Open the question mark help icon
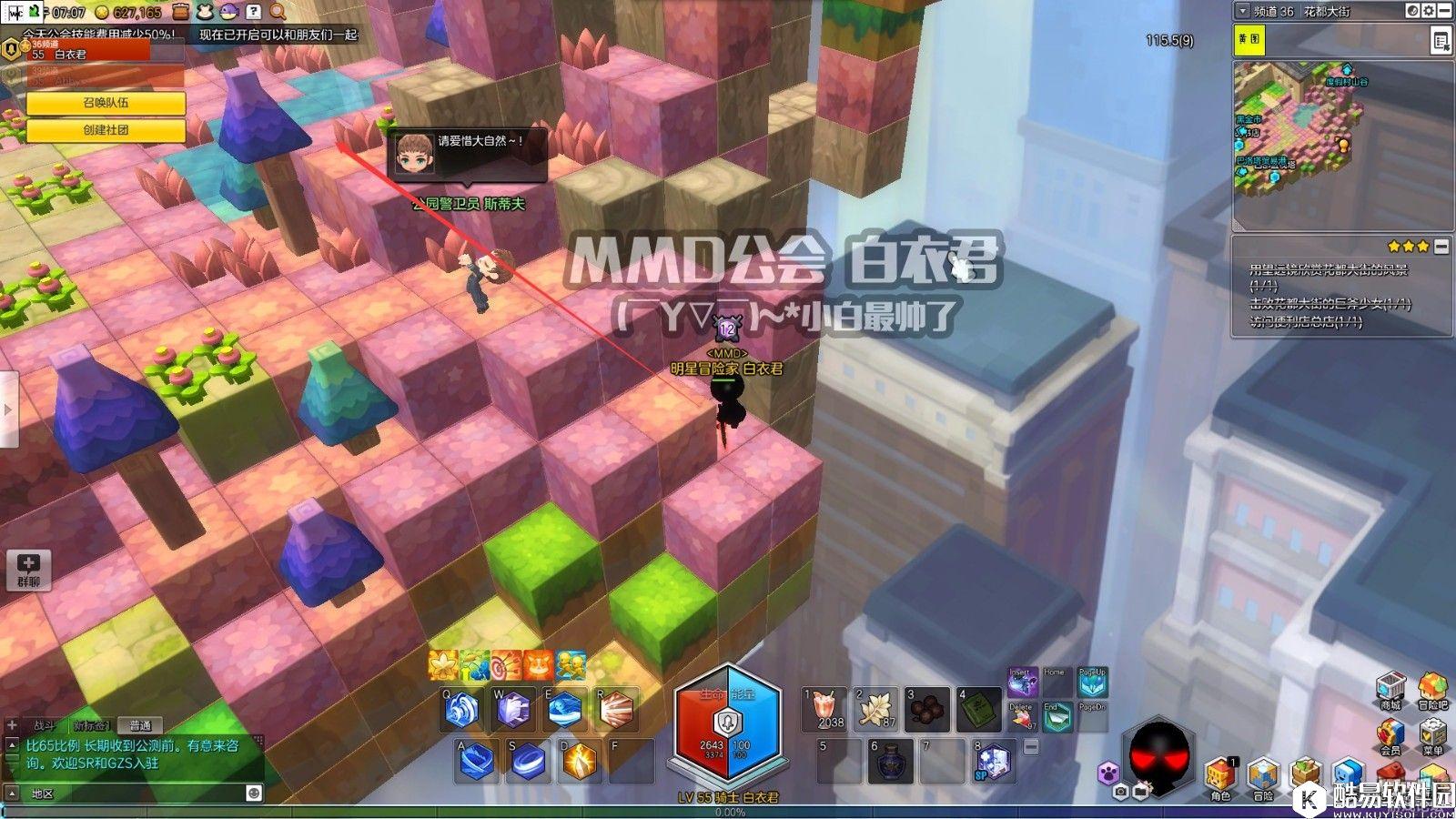This screenshot has width=1456, height=819. click(254, 12)
